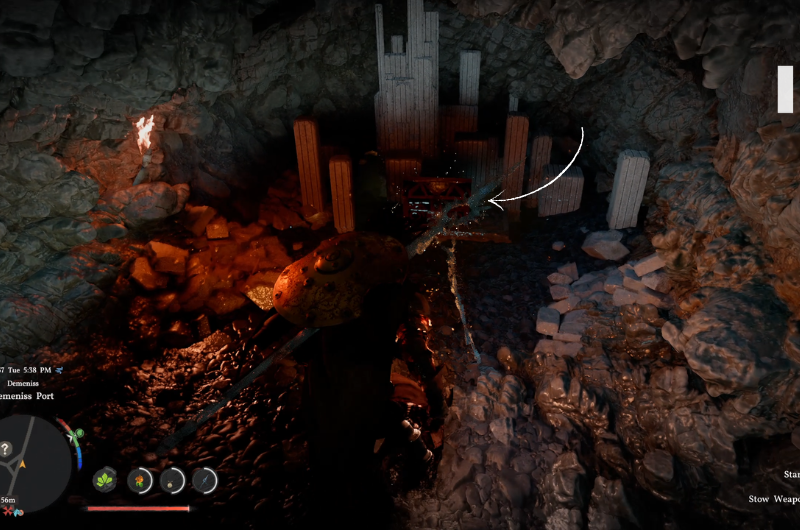The height and width of the screenshot is (530, 800).
Task: Click the red crossed tools icon below minimap
Action: tap(6, 511)
